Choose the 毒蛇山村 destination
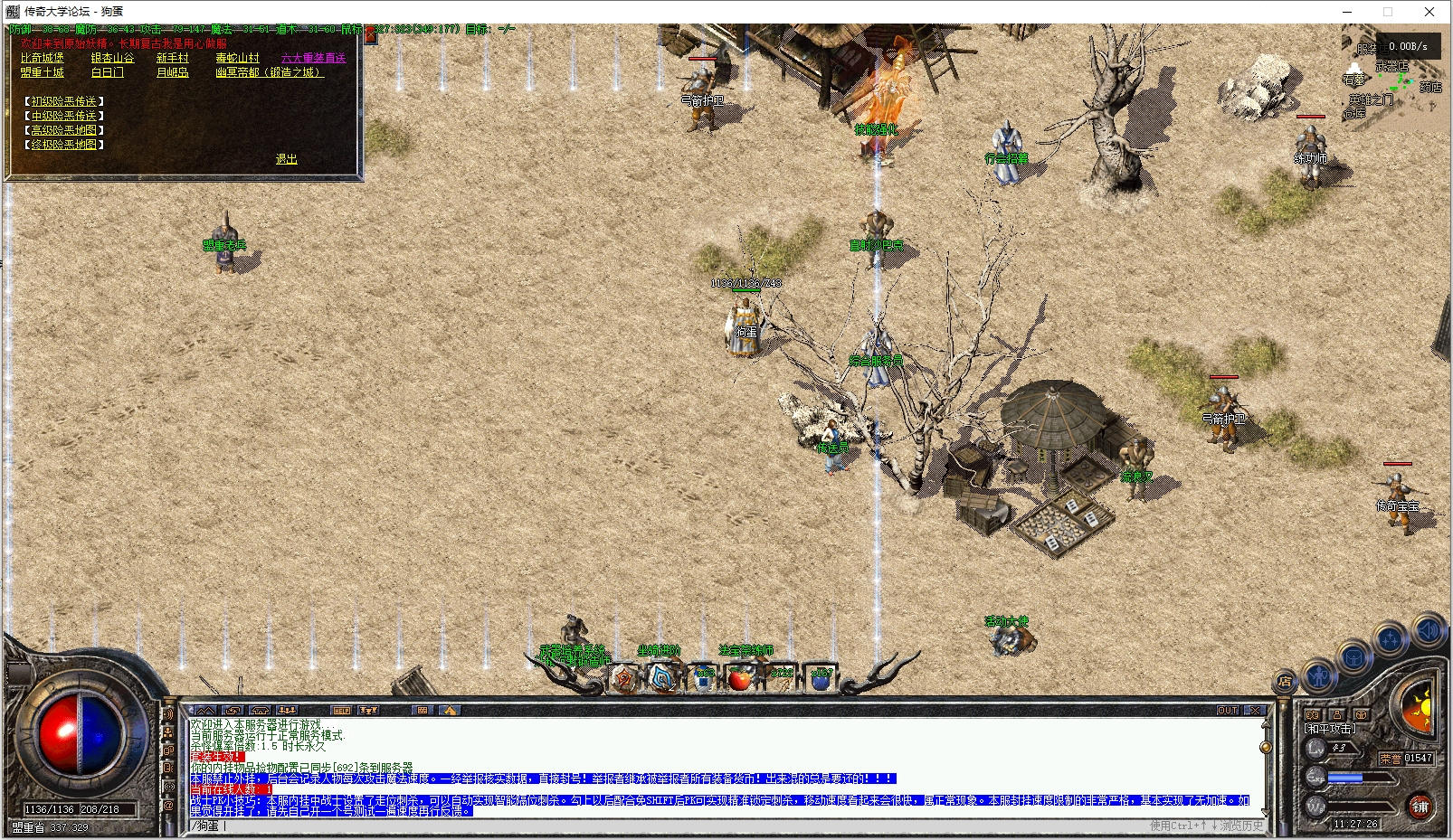The height and width of the screenshot is (840, 1453). pos(237,58)
